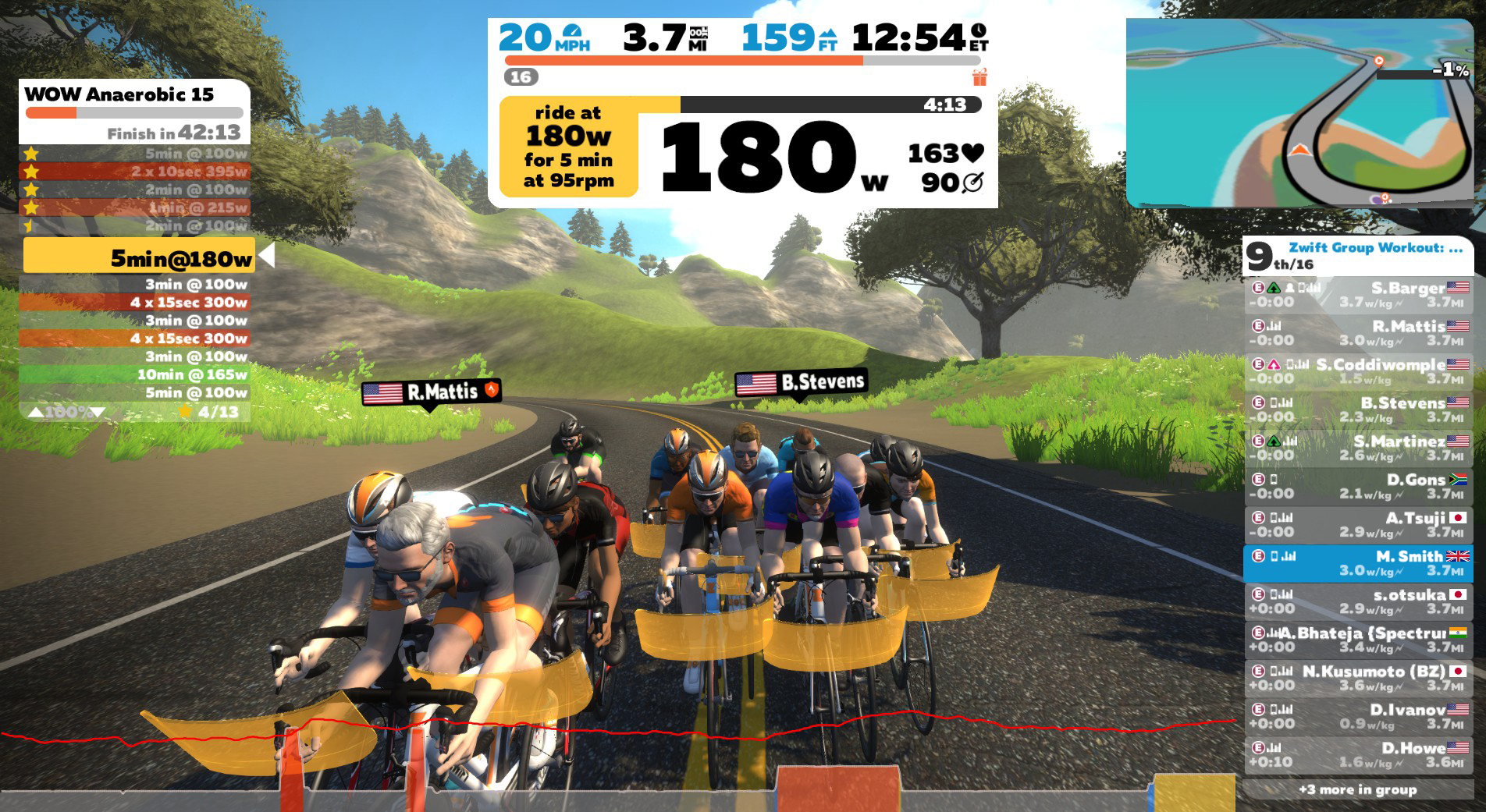Viewport: 1486px width, 812px height.
Task: Decrease workout intensity with the down arrow
Action: pos(98,412)
